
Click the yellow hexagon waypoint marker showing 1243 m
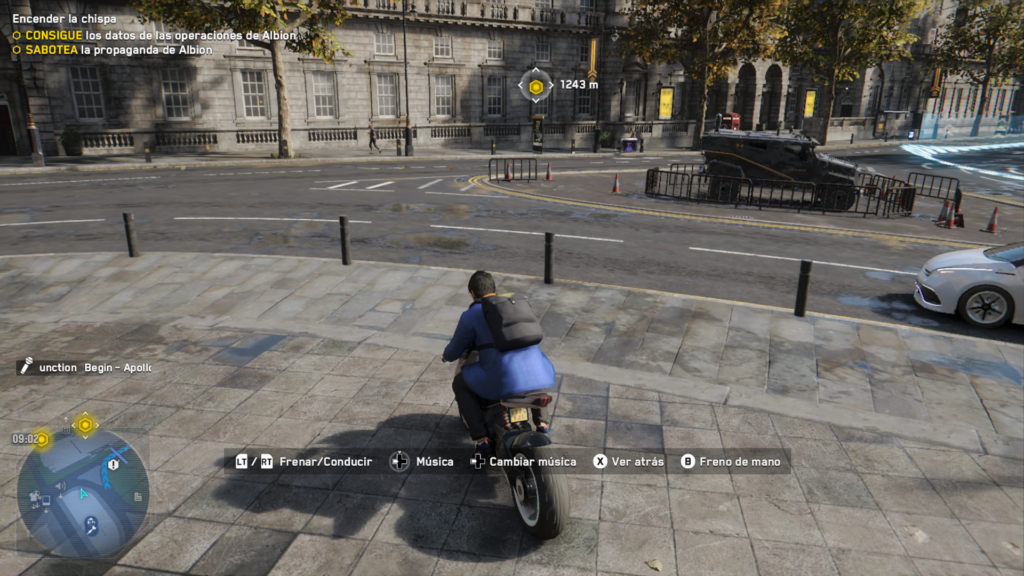536,86
